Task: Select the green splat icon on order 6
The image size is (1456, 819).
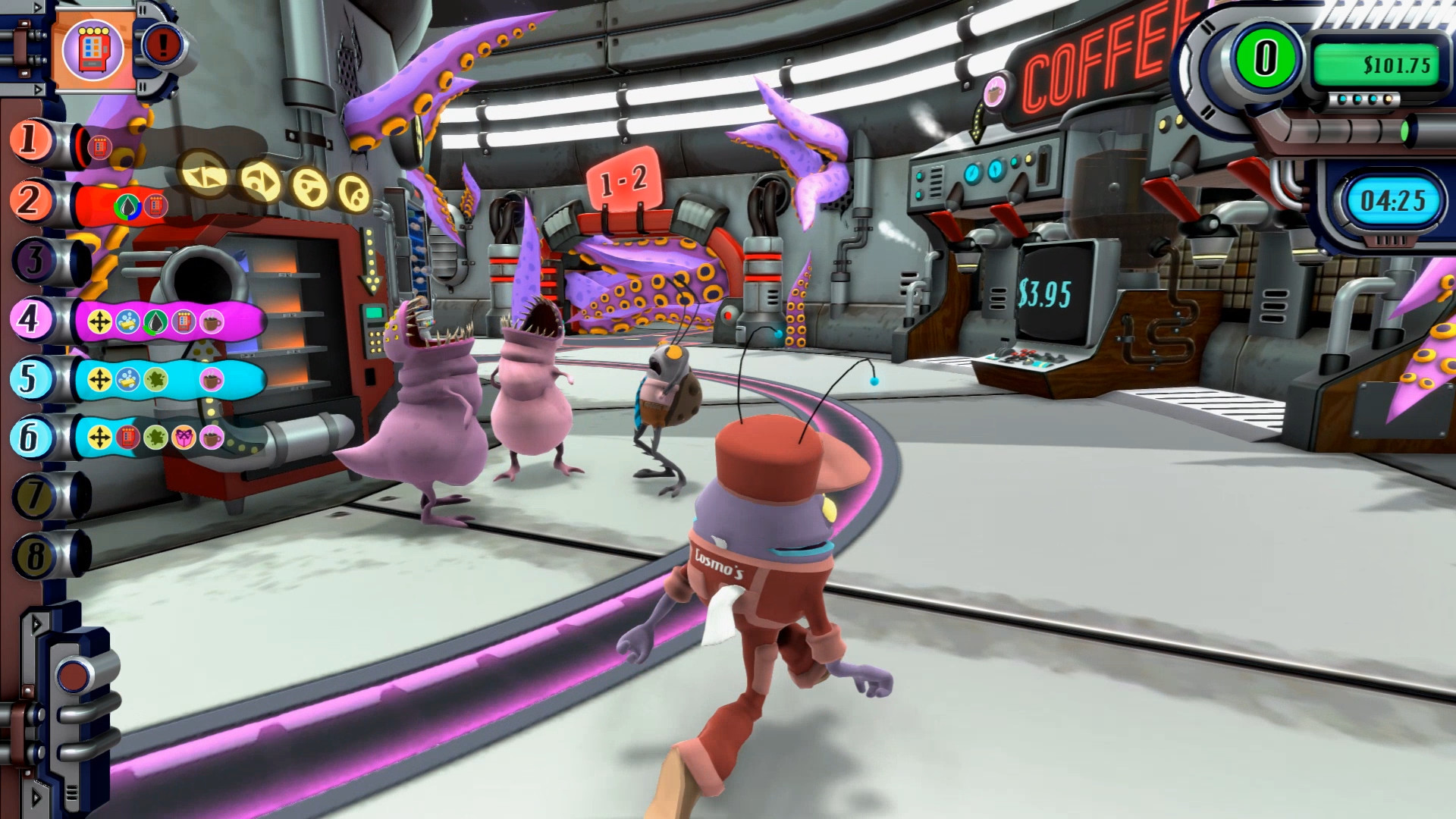Action: [155, 435]
